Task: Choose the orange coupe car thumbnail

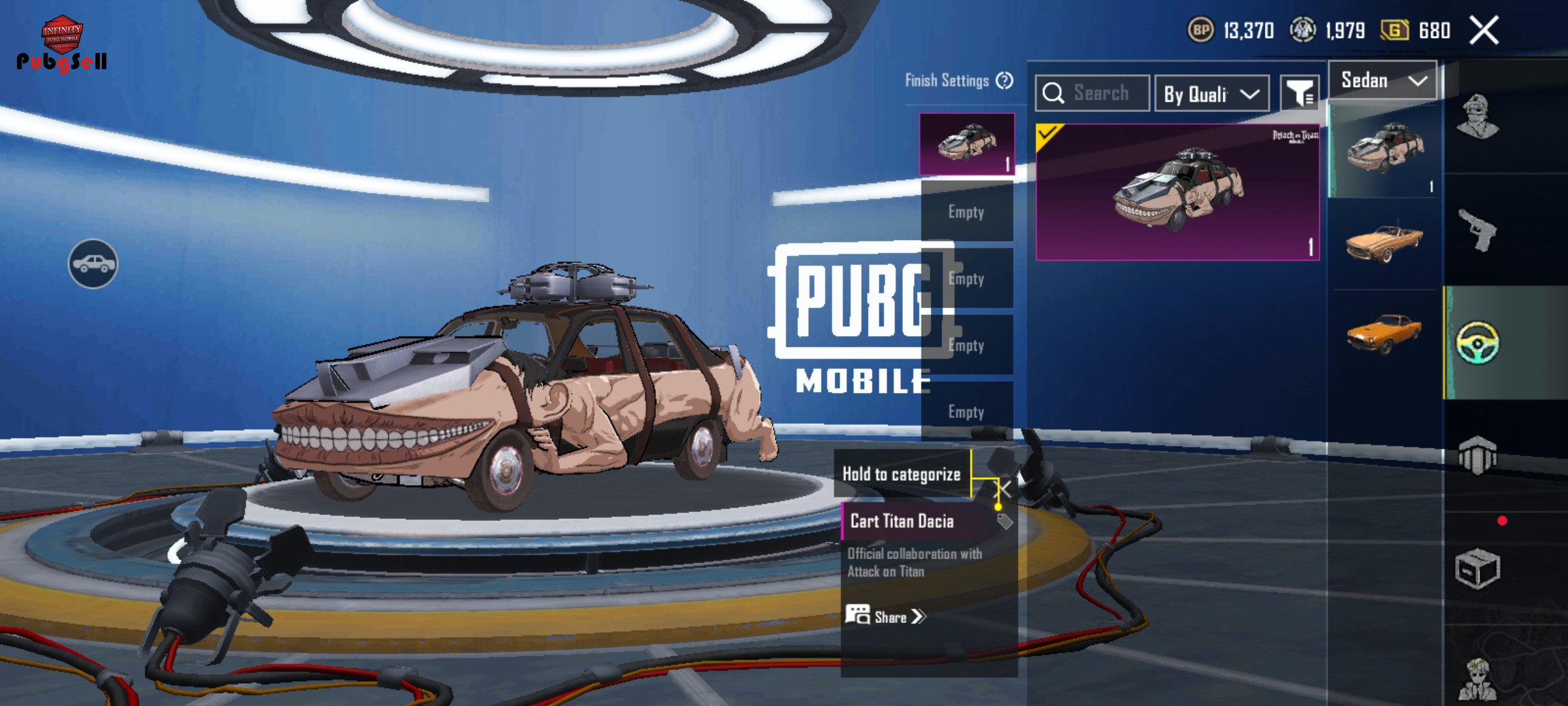Action: coord(1383,332)
